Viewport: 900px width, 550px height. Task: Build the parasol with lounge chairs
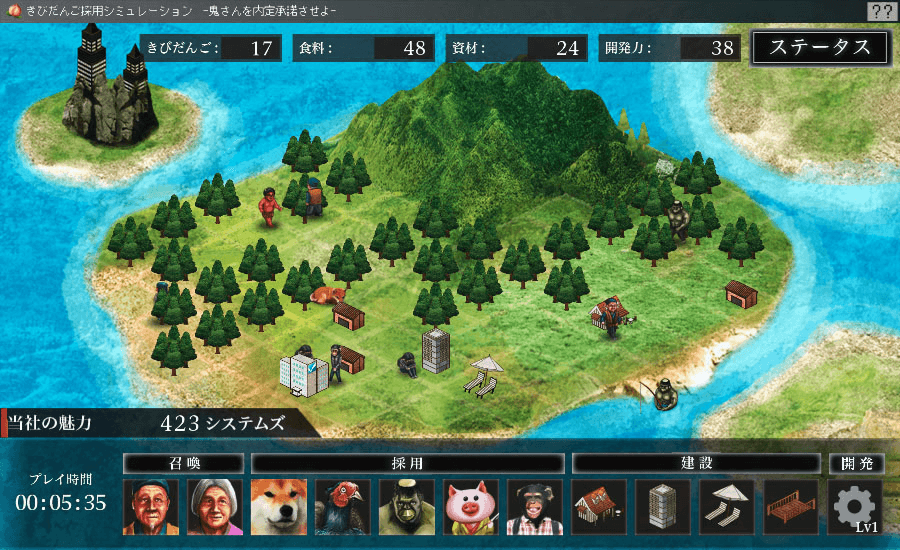(x=727, y=507)
